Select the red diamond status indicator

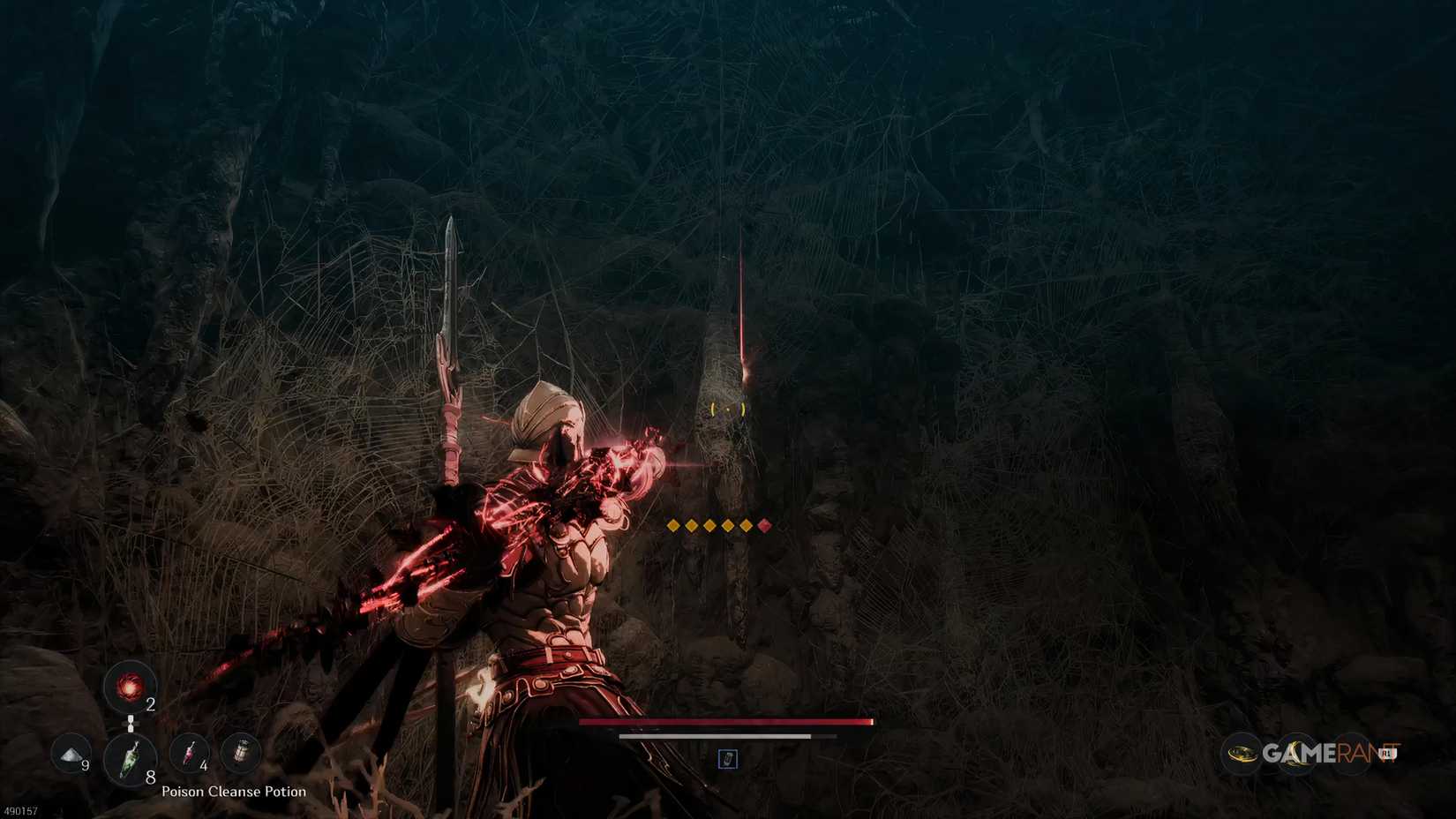[764, 525]
